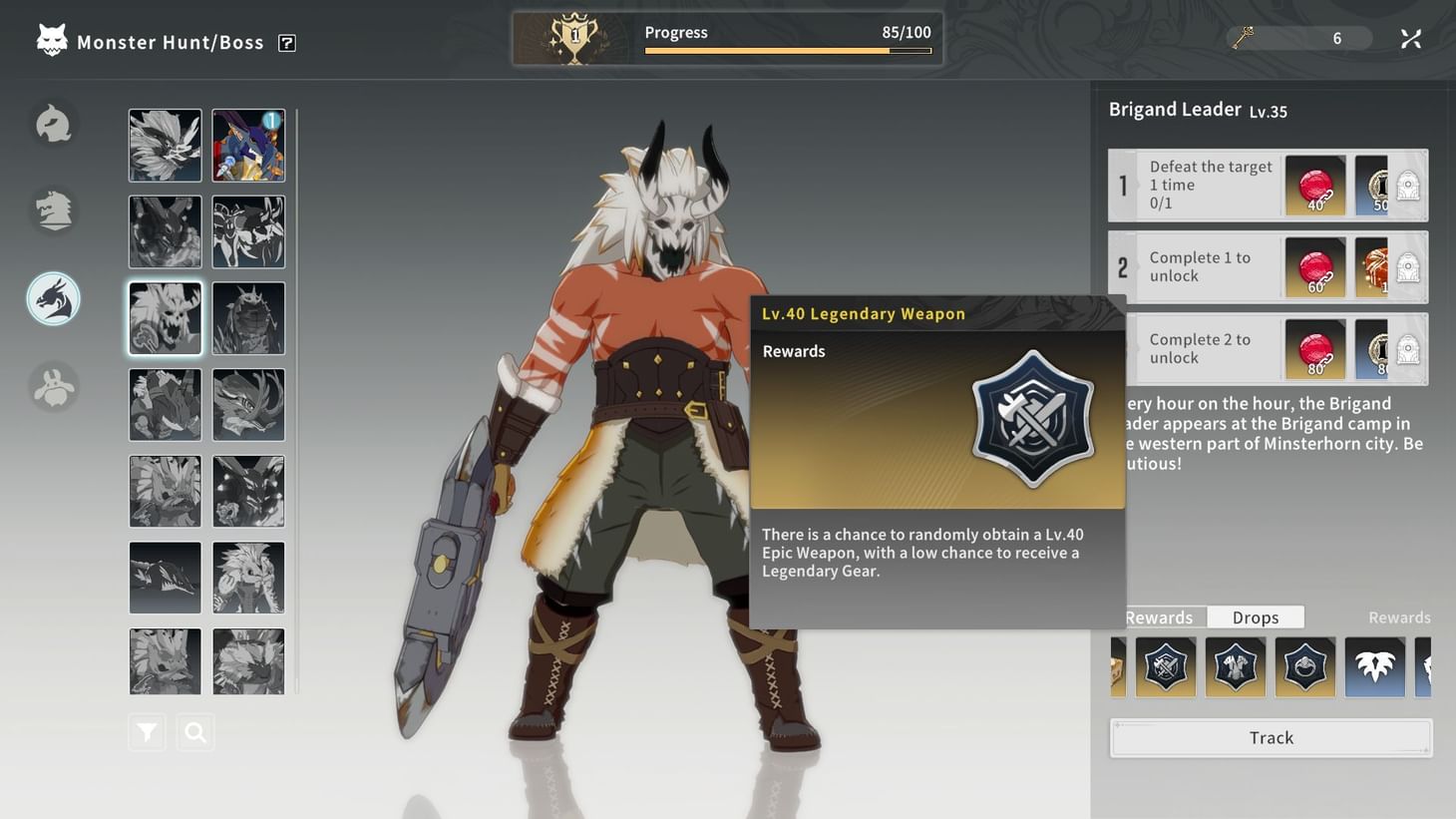The width and height of the screenshot is (1456, 819).
Task: Open the Monster Hunt help question mark
Action: (x=286, y=42)
